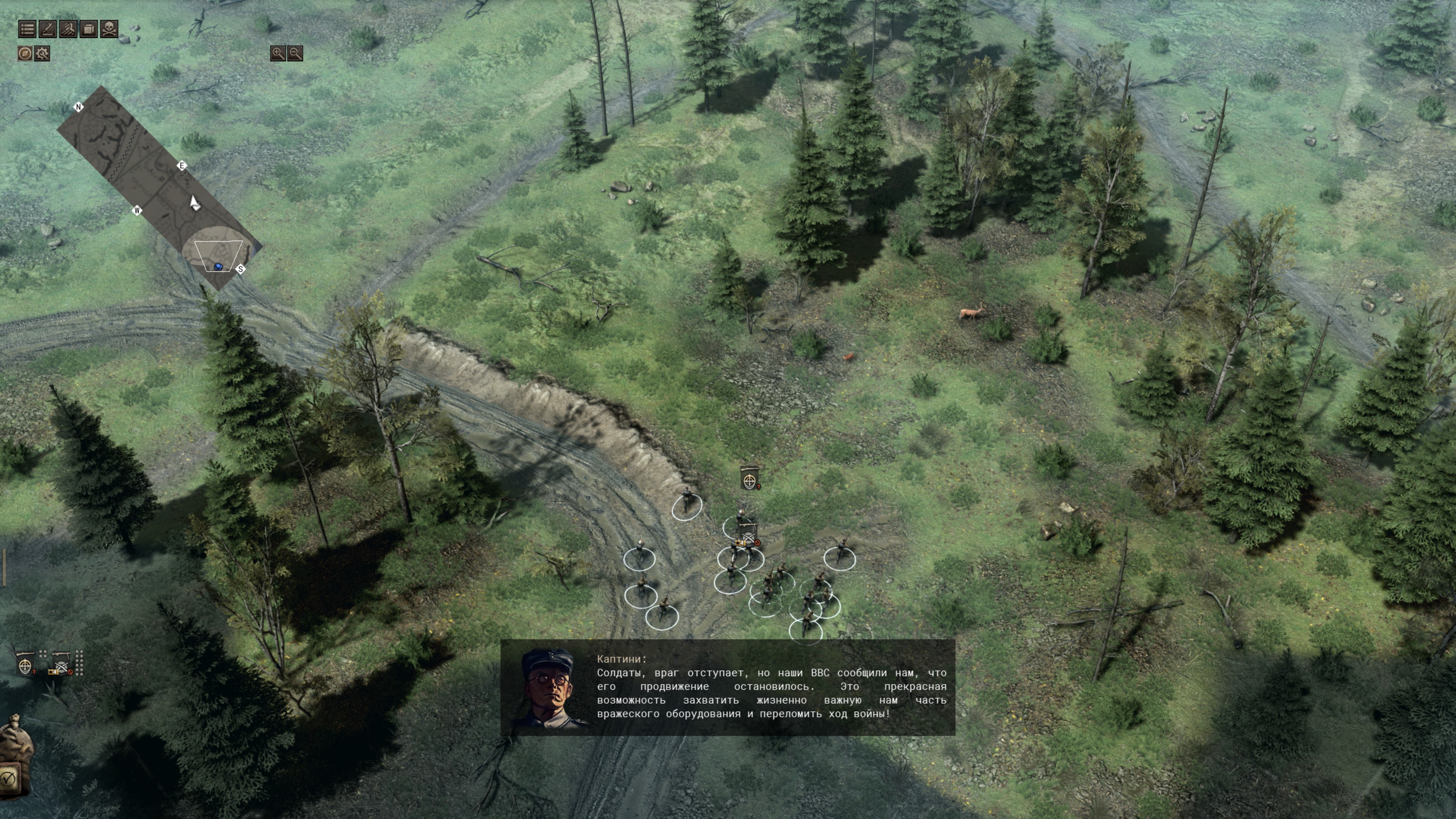Open the gear and wrench settings
Viewport: 1456px width, 819px height.
[42, 54]
